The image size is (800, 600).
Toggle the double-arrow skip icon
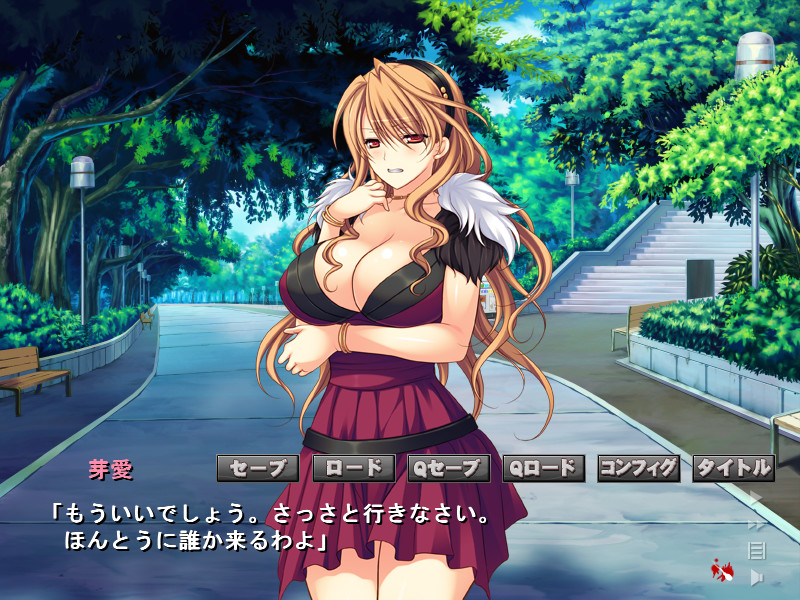pyautogui.click(x=757, y=523)
